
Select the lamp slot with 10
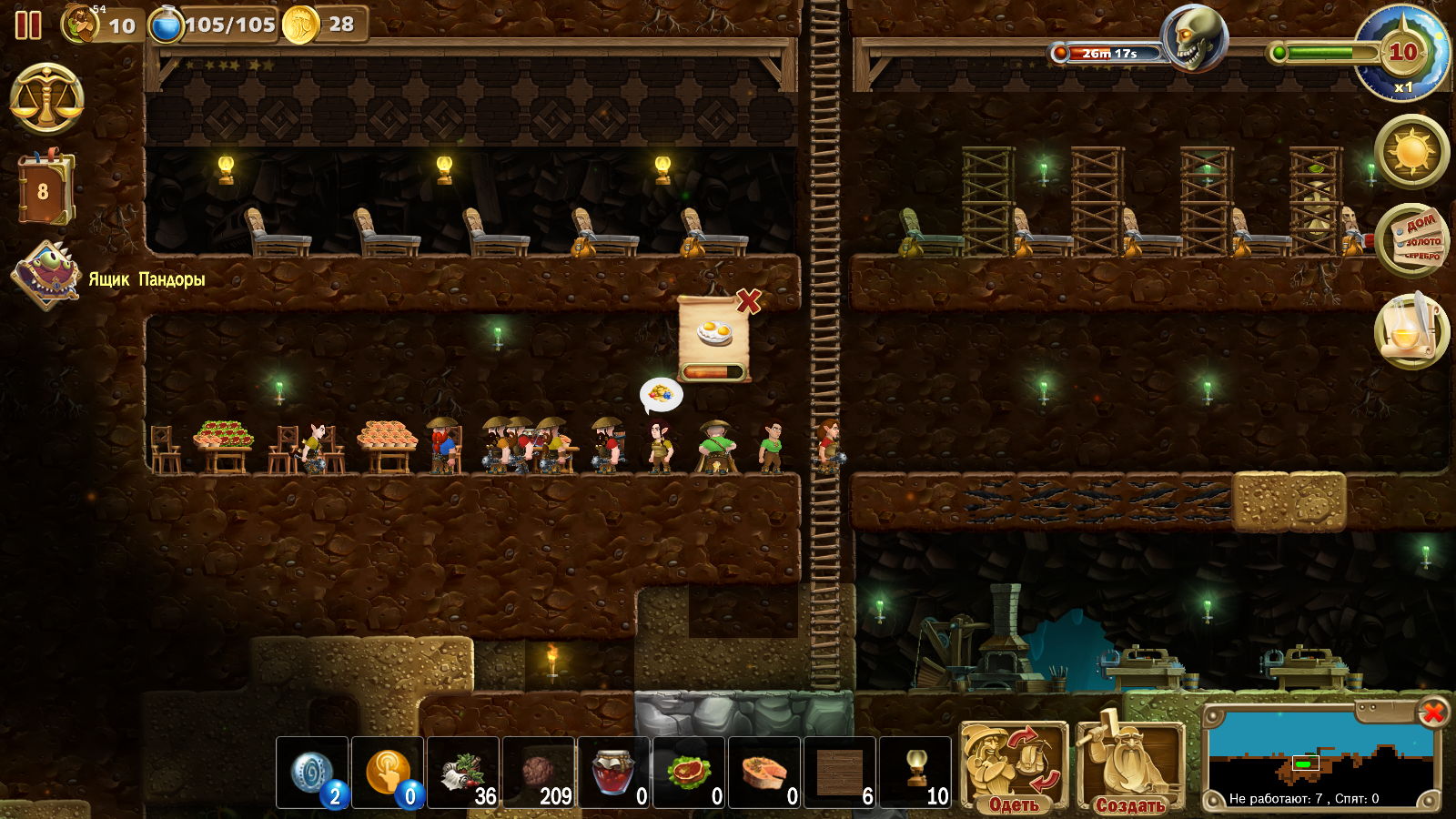(x=915, y=773)
